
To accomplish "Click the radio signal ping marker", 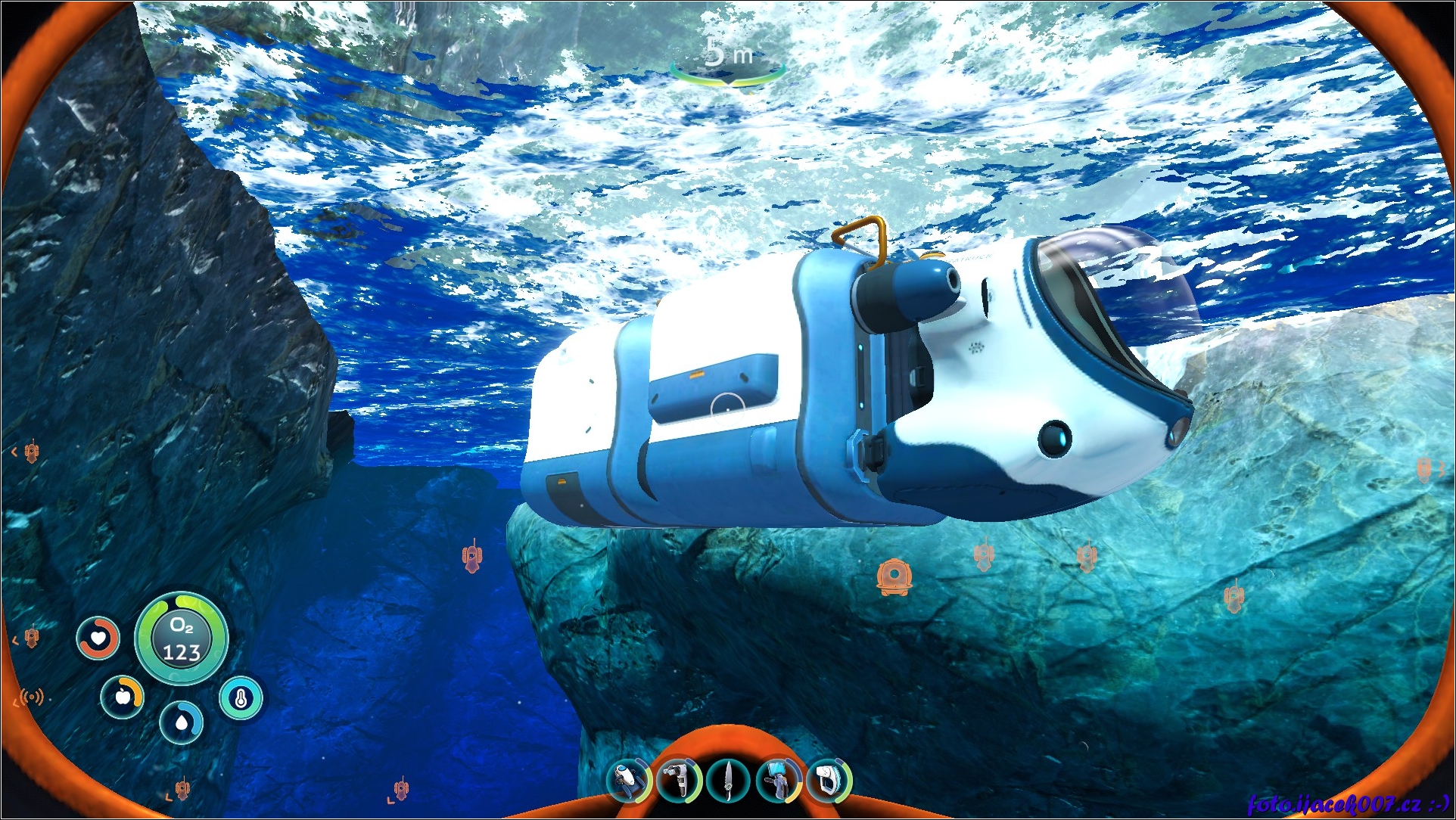I will (x=32, y=697).
